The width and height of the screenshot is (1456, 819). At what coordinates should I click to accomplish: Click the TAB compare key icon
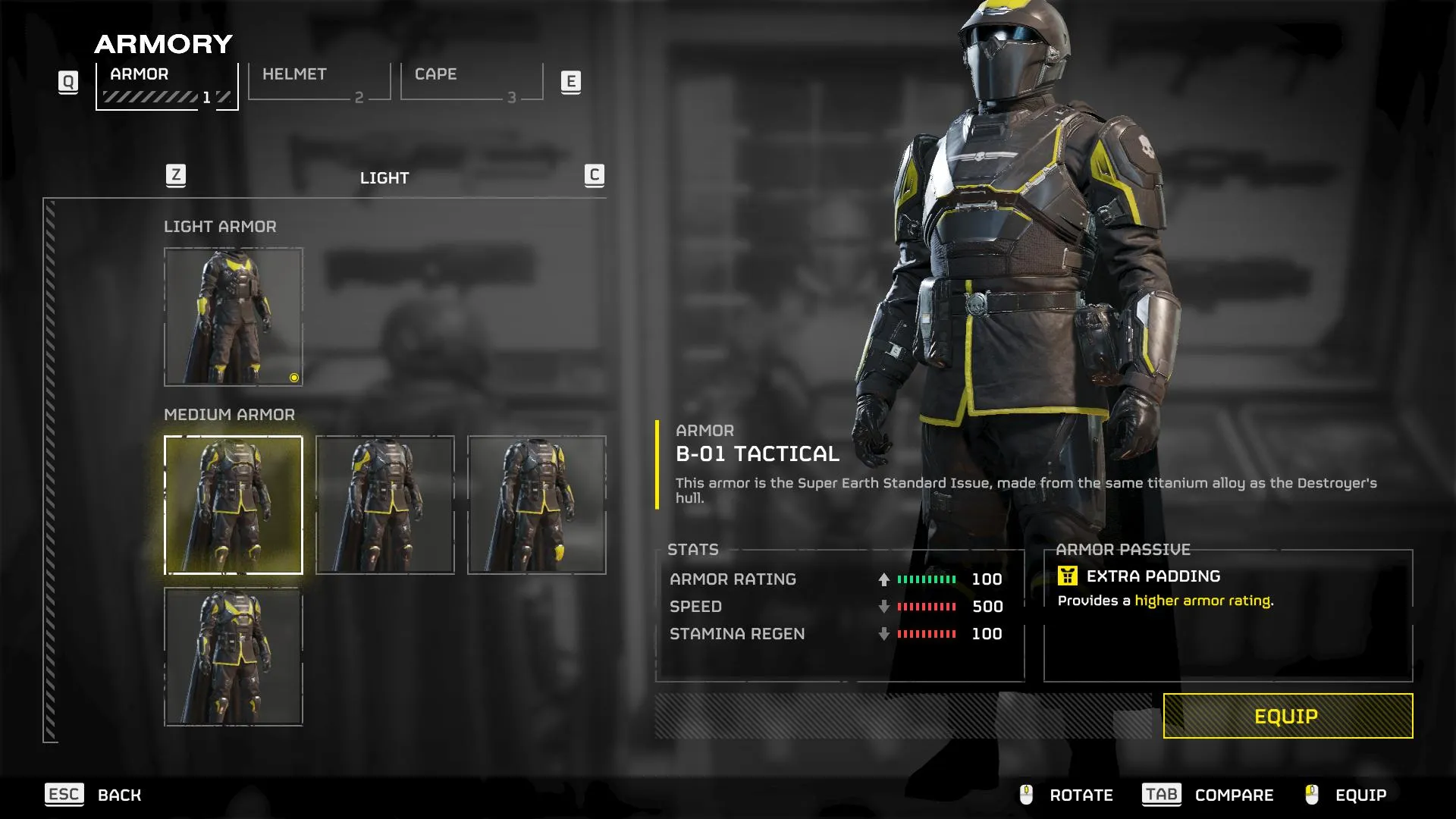[x=1160, y=795]
